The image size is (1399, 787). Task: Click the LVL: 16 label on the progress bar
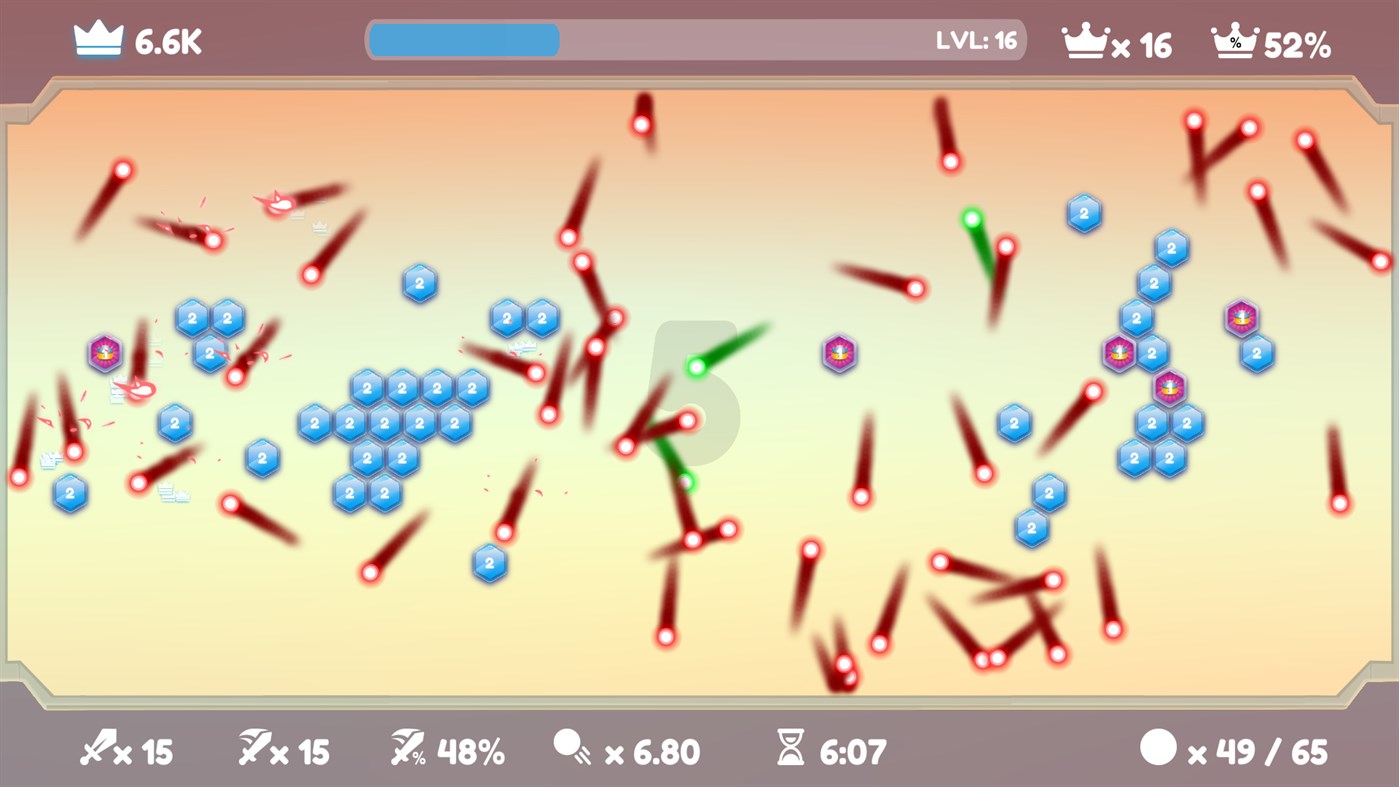[978, 40]
